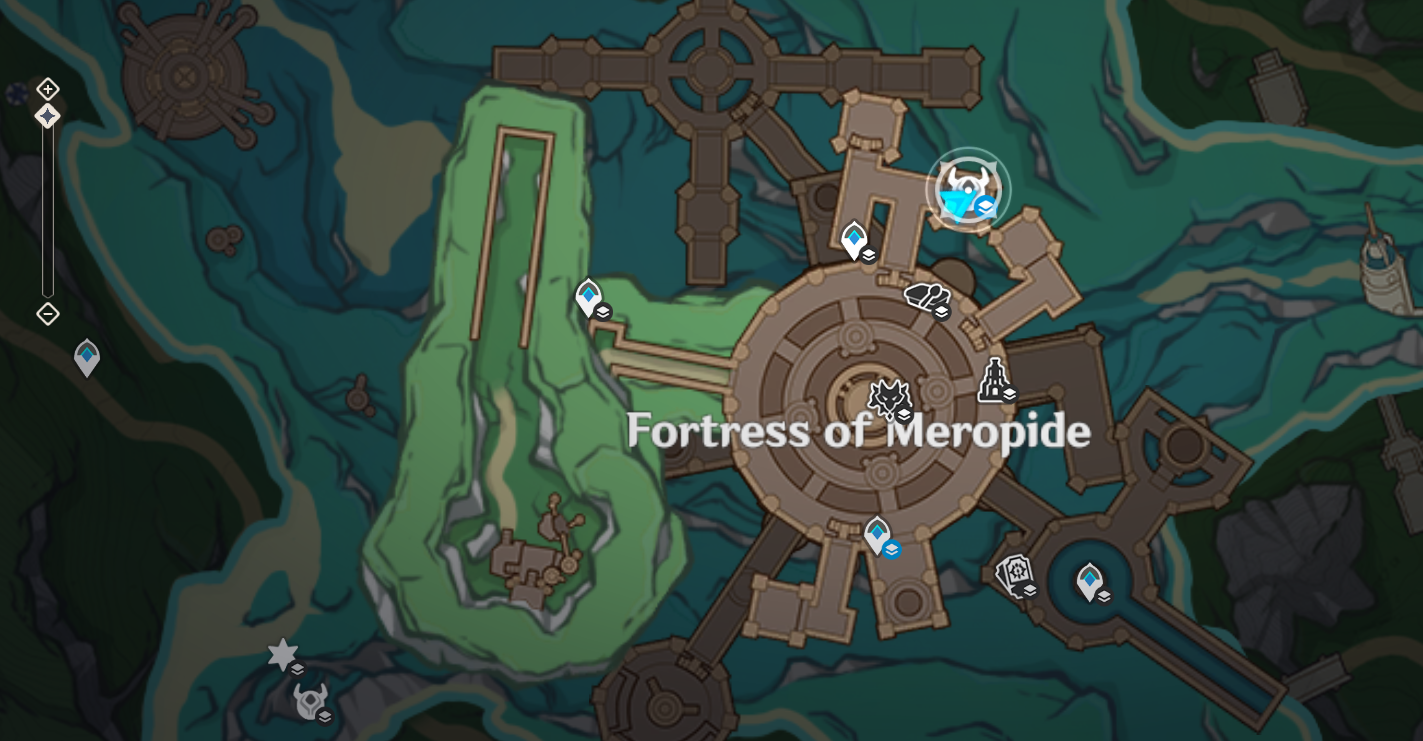Zoom out with the map's minus button

point(47,314)
